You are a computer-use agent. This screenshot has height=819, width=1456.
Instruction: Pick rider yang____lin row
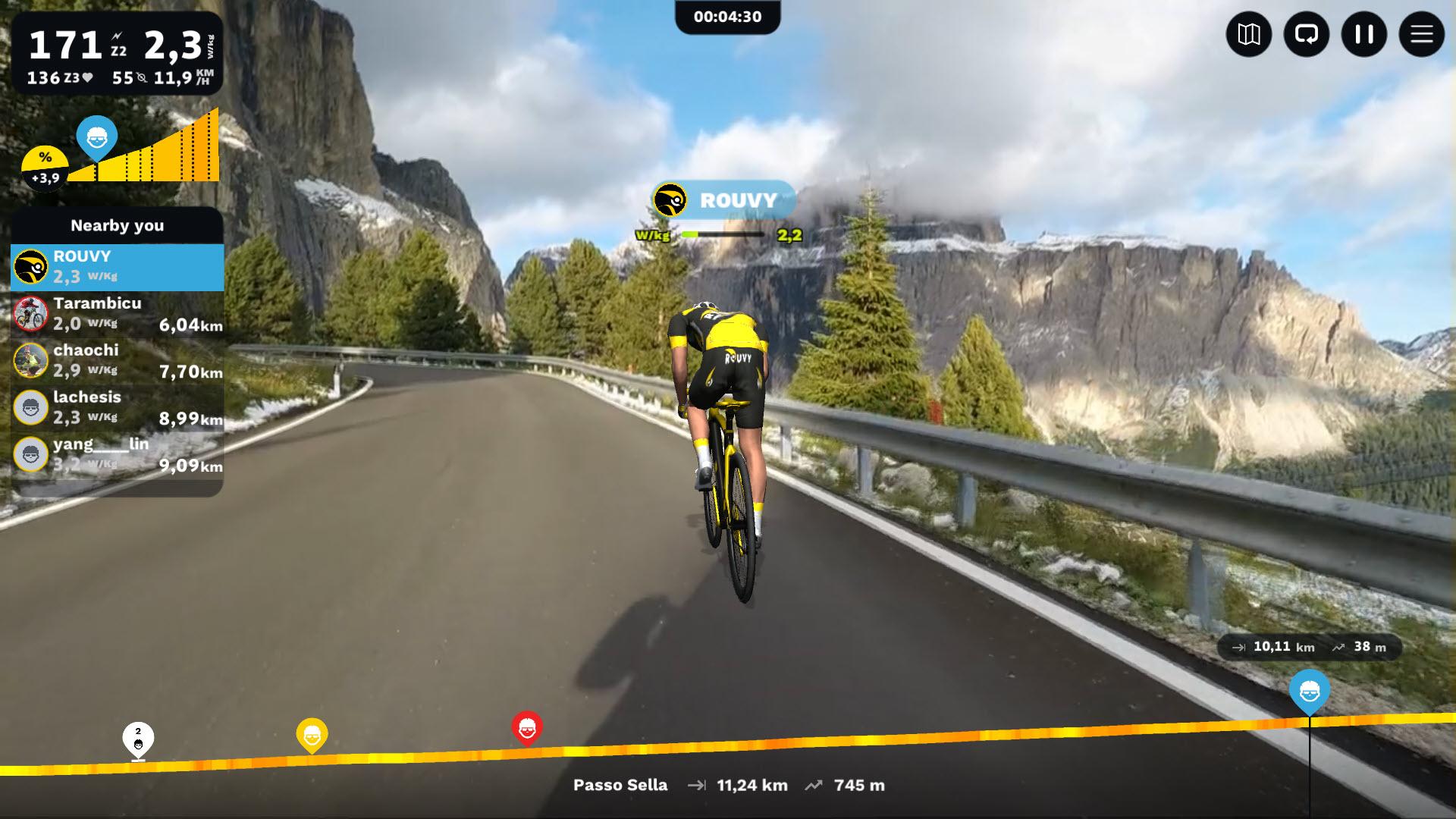pos(117,455)
